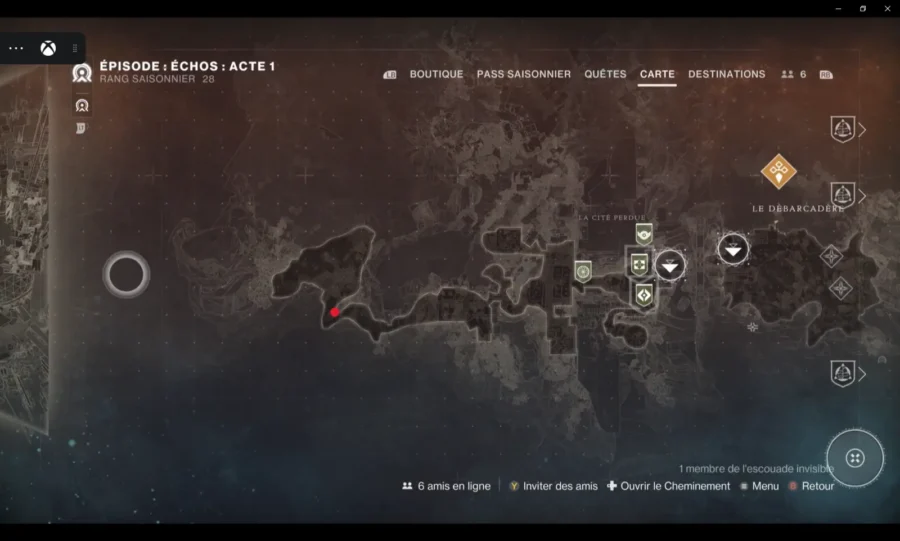Select the banner marker below La Cité Perdue label
Image resolution: width=900 pixels, height=541 pixels.
click(643, 233)
